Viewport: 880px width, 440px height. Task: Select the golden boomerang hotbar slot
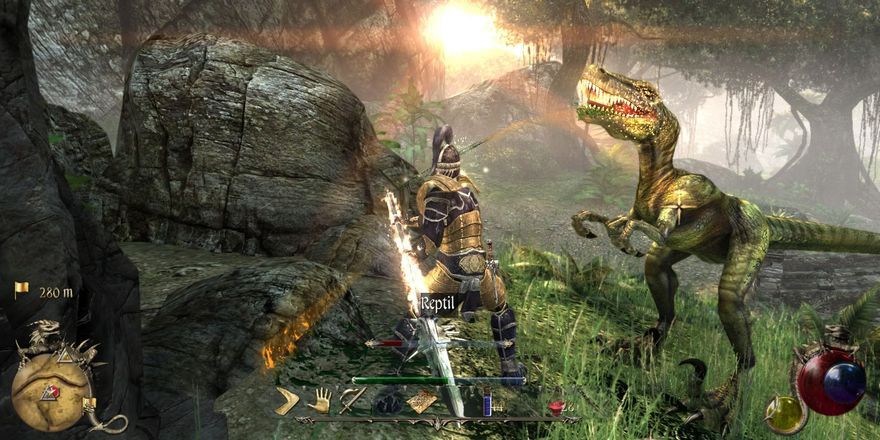coord(289,400)
